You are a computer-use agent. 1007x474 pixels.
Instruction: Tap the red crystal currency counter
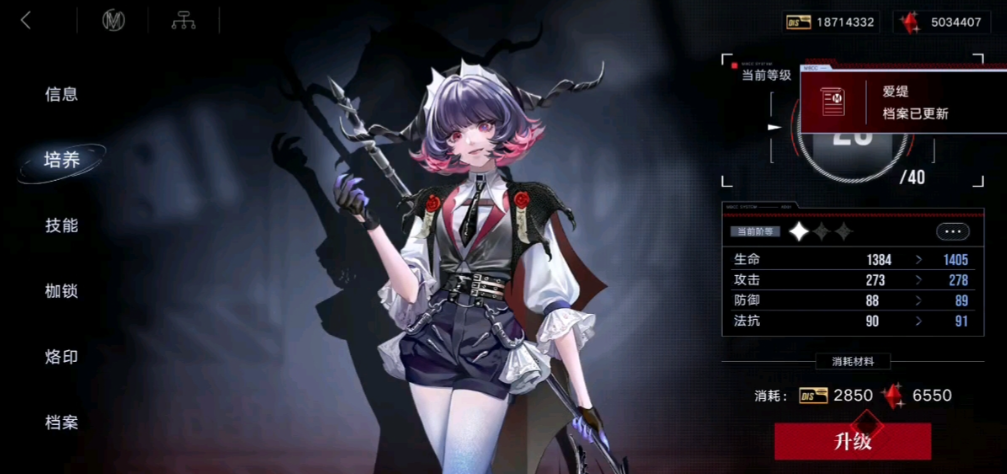941,21
